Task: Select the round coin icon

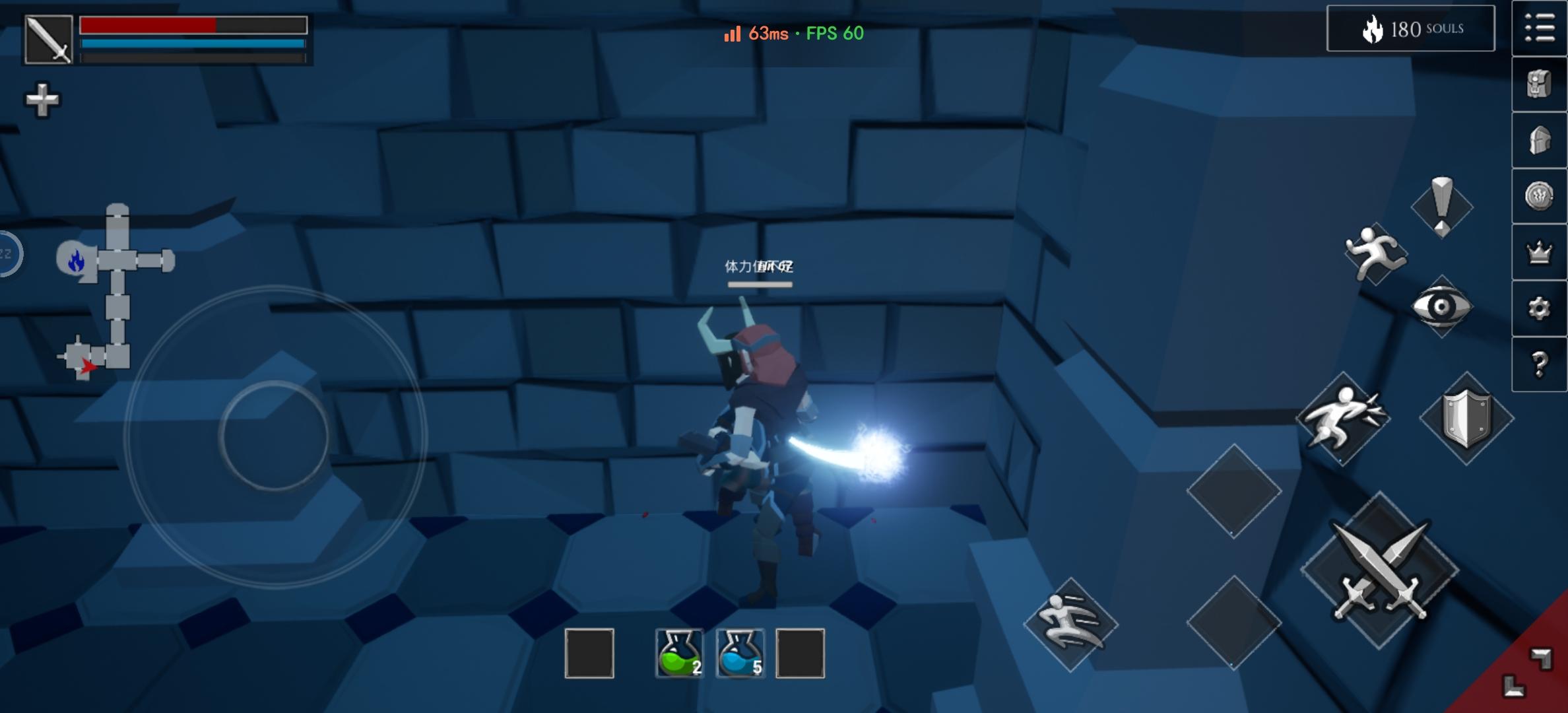Action: [1539, 196]
